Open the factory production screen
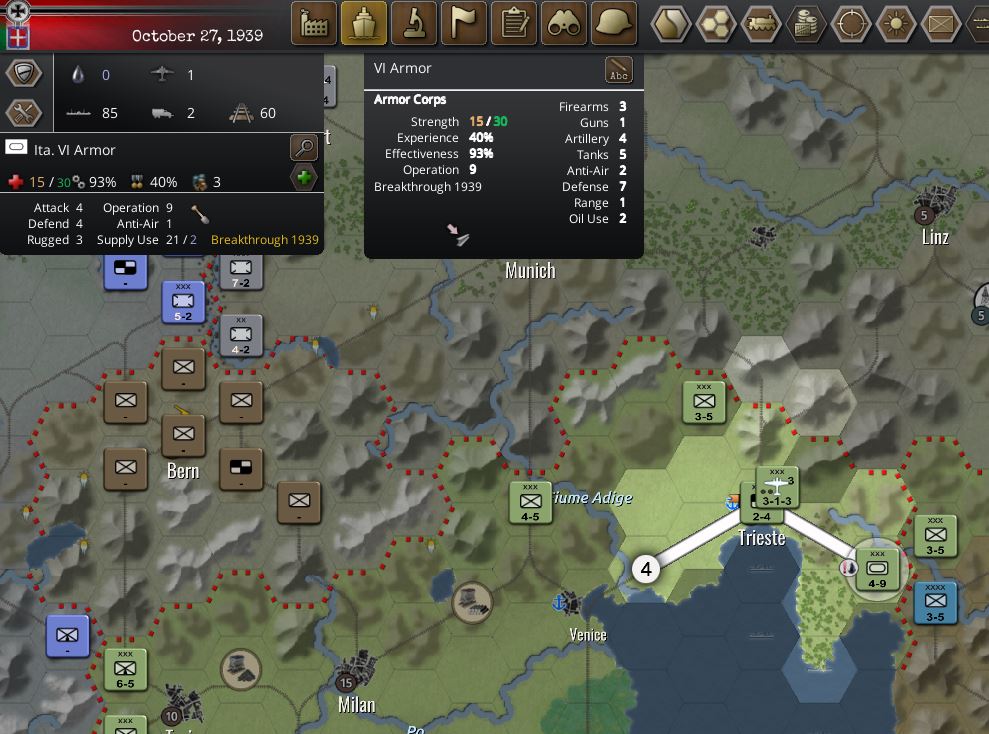The image size is (989, 734). click(x=314, y=23)
